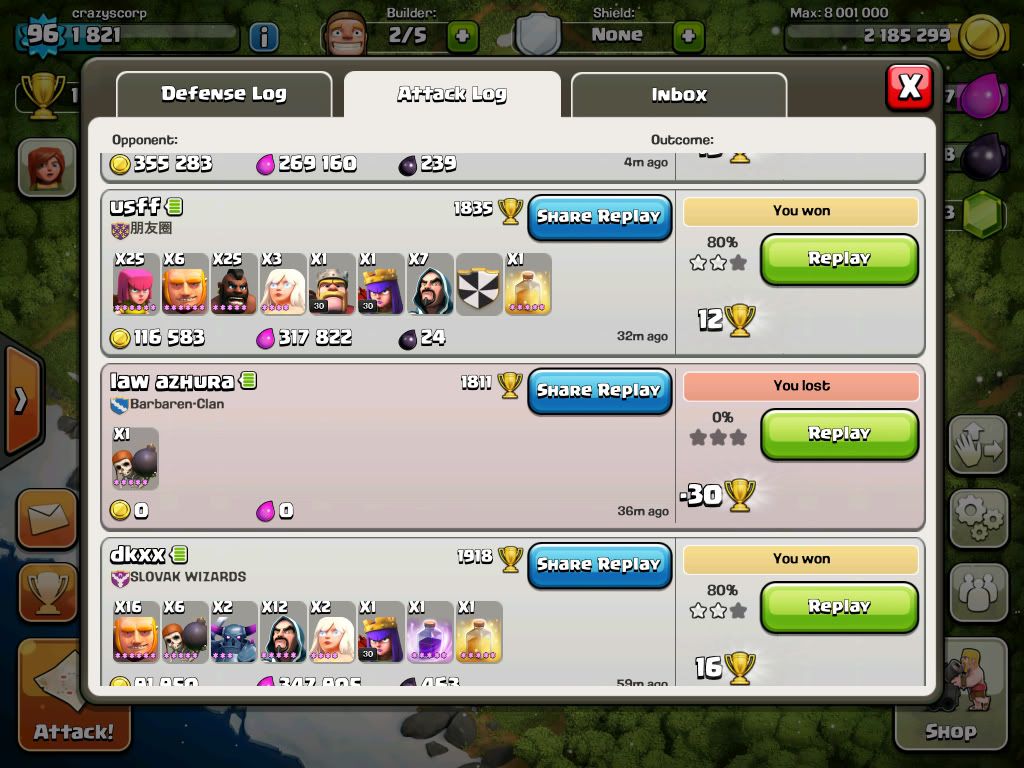
Task: Share replay of the dkxx attack
Action: pyautogui.click(x=599, y=565)
